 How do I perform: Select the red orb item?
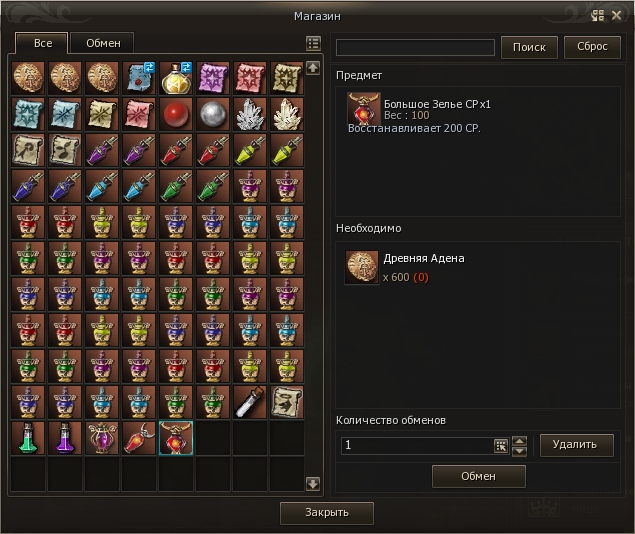[175, 114]
